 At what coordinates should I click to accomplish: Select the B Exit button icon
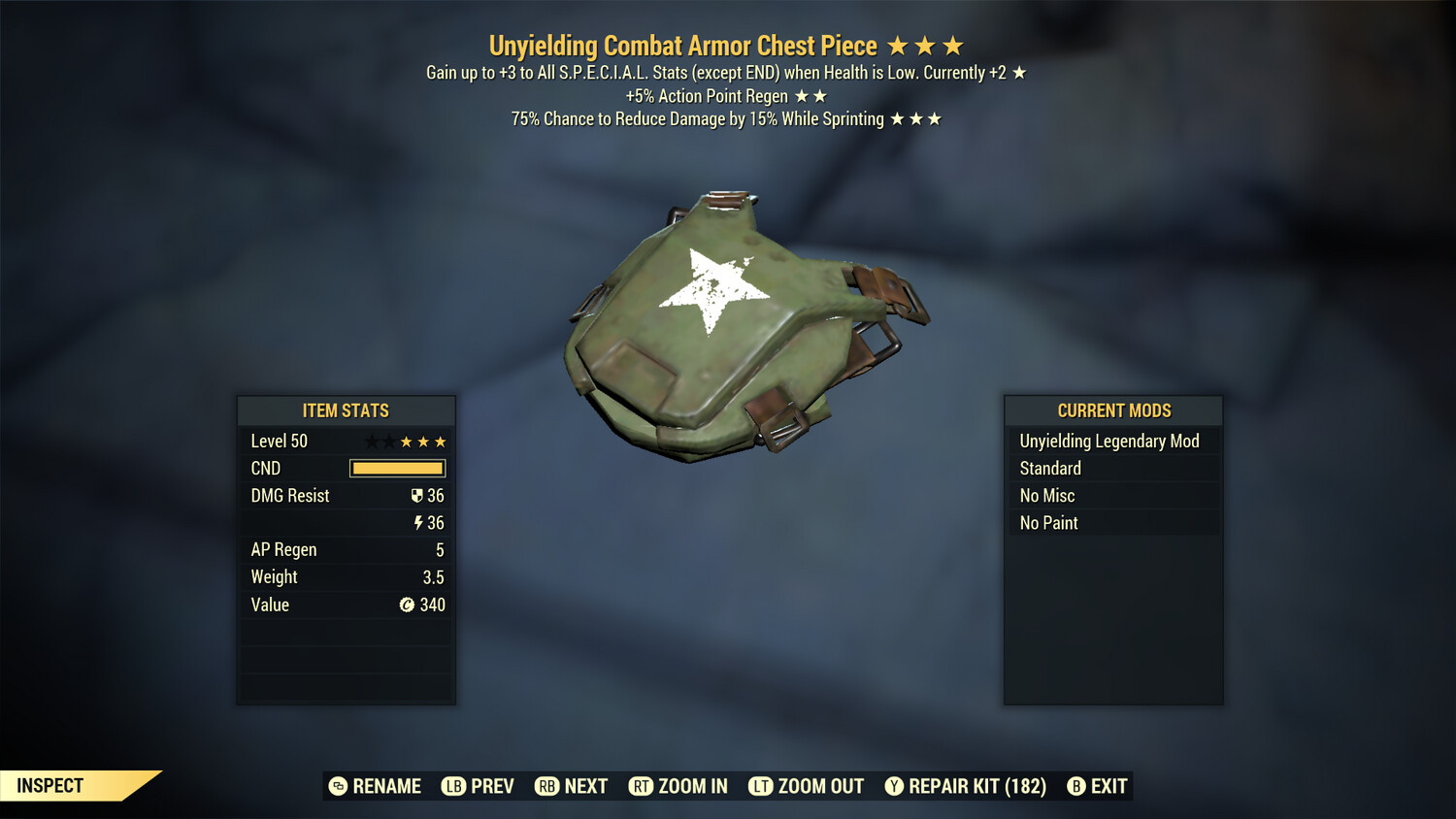point(1075,786)
